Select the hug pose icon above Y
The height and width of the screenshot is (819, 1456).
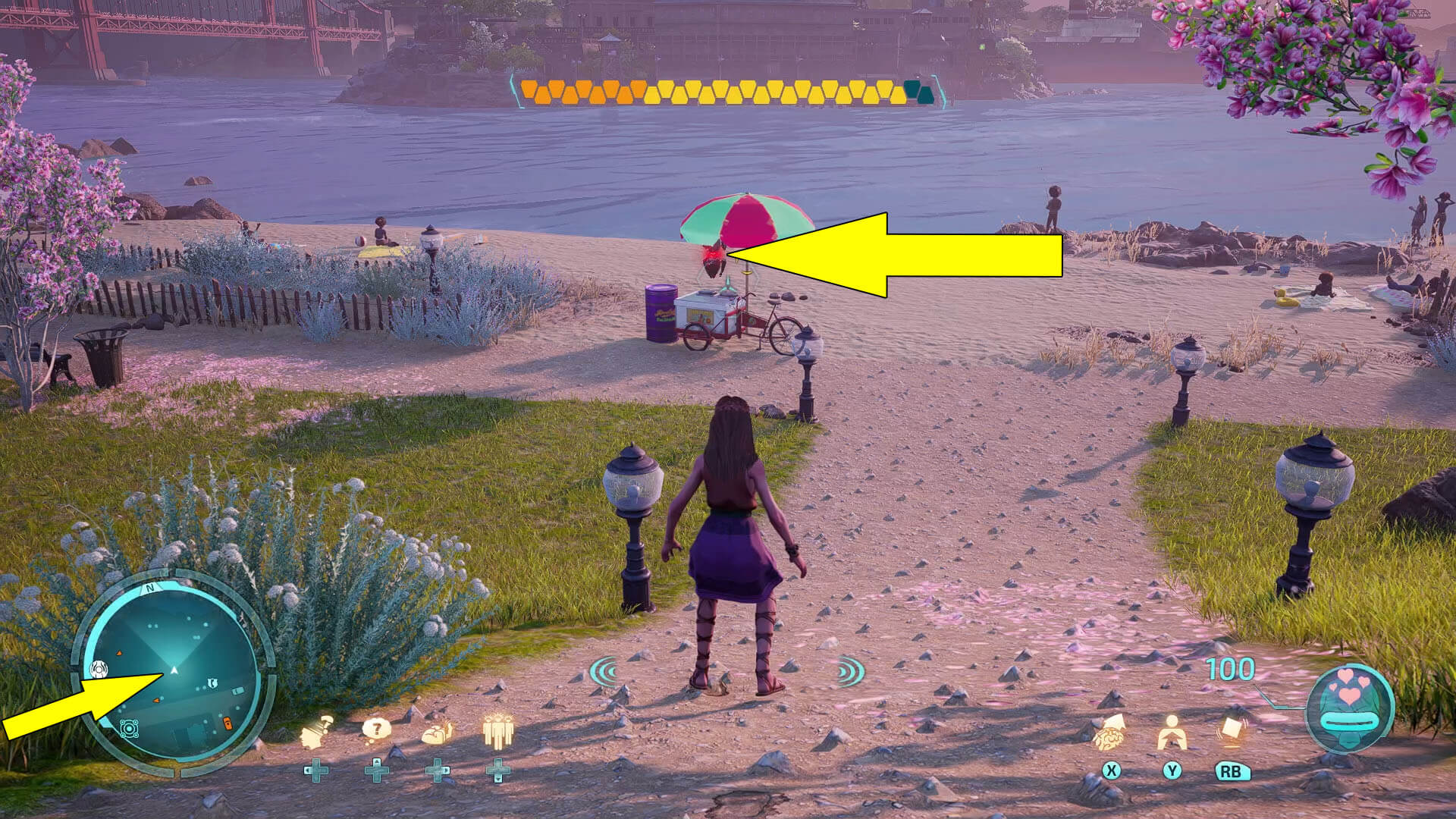(x=1174, y=733)
